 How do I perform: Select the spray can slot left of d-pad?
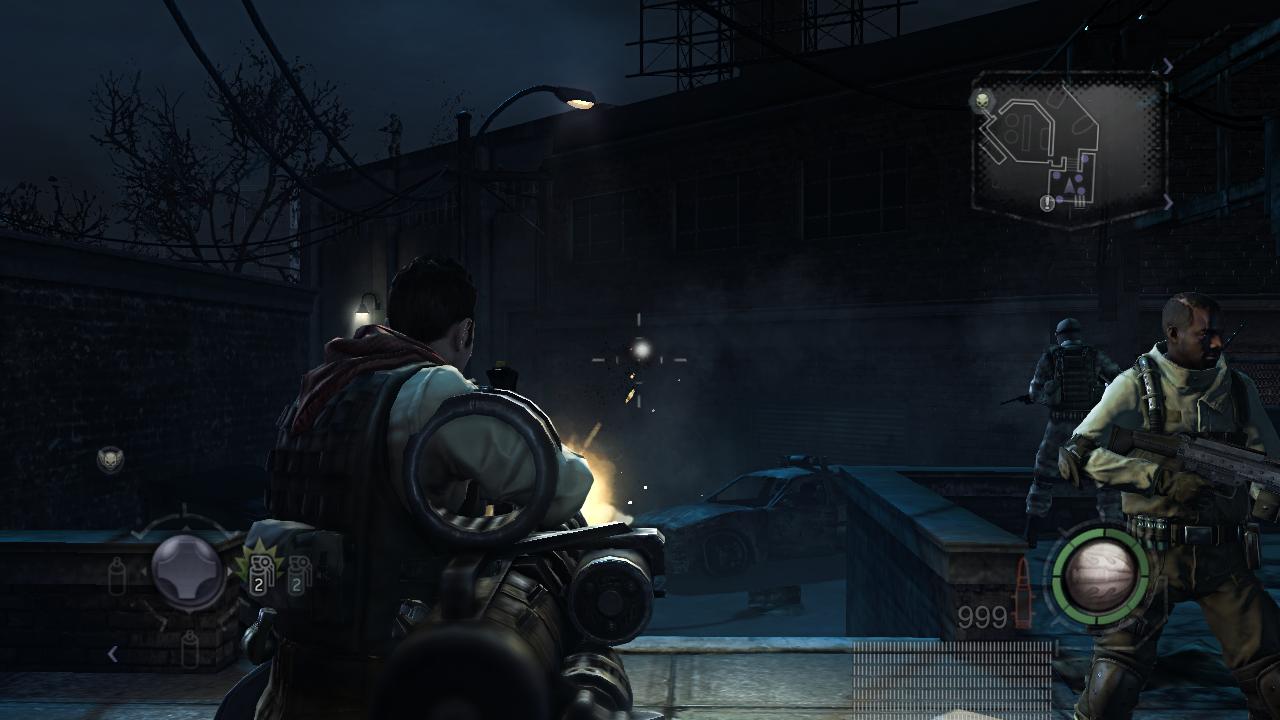pyautogui.click(x=117, y=576)
